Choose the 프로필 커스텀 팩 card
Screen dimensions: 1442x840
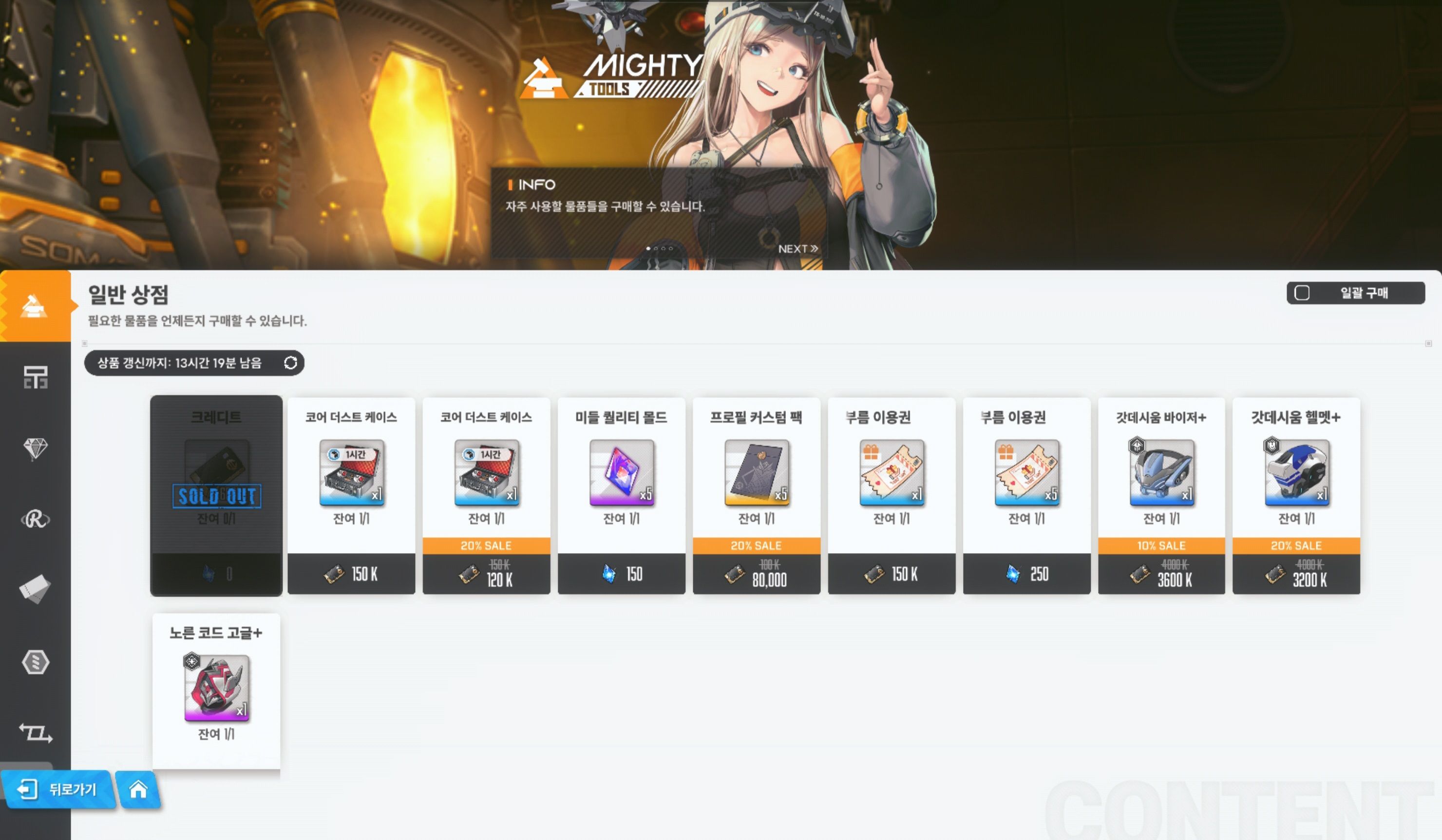(756, 495)
